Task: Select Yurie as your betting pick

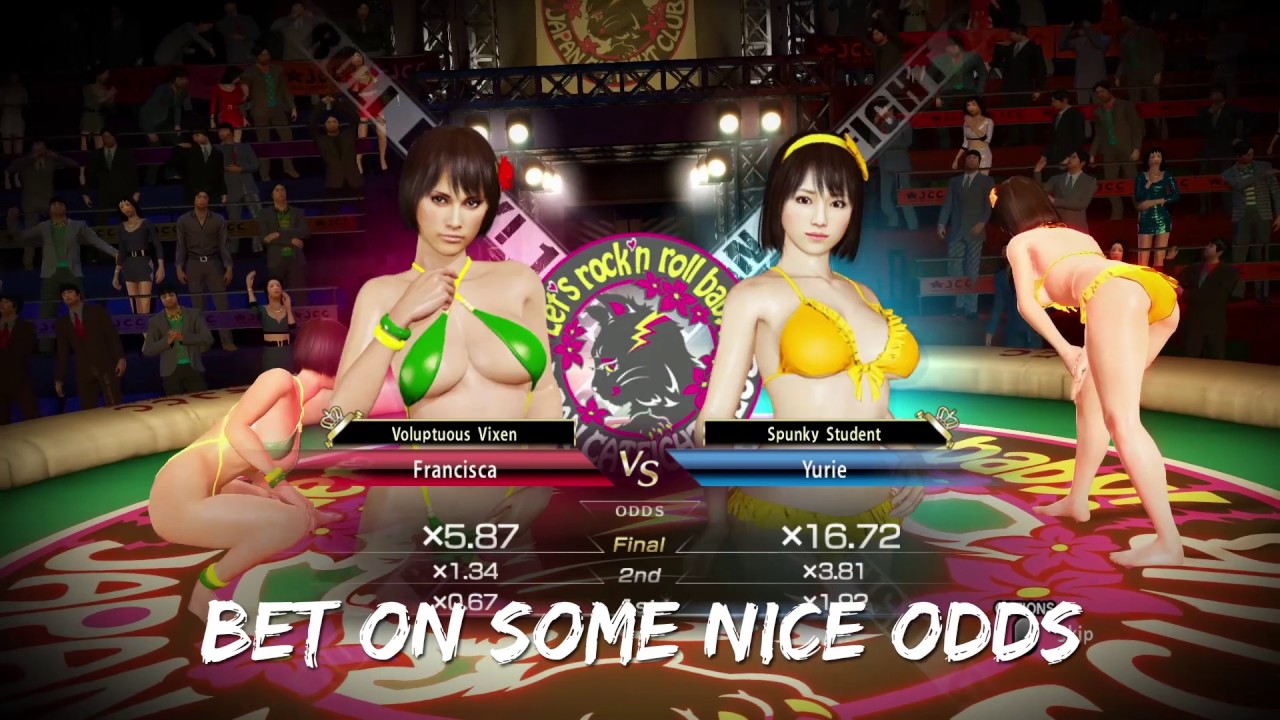Action: tap(823, 469)
